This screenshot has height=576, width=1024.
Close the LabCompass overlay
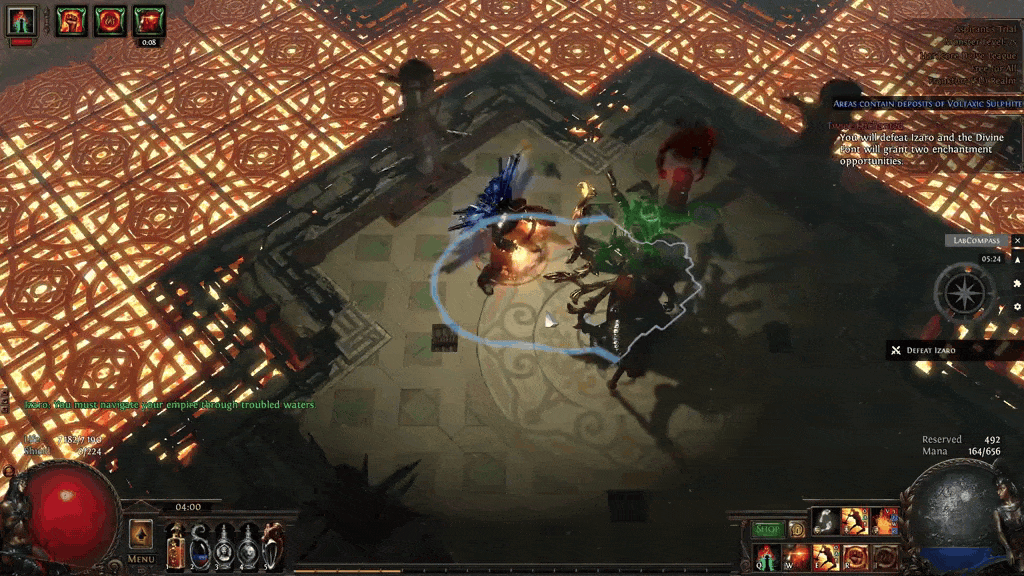coord(1017,241)
